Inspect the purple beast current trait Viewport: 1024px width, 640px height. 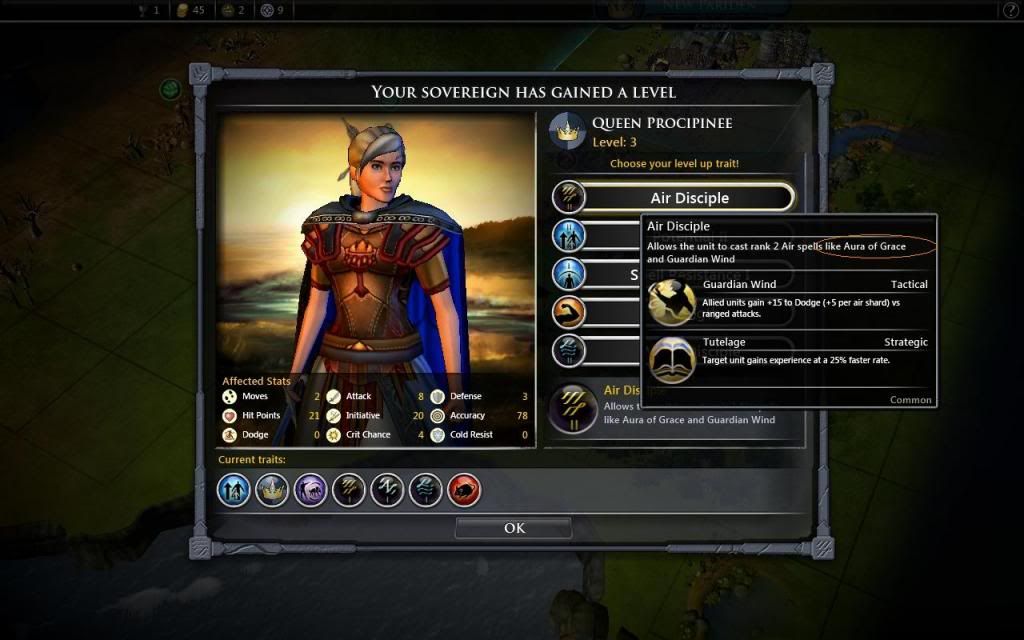(310, 490)
